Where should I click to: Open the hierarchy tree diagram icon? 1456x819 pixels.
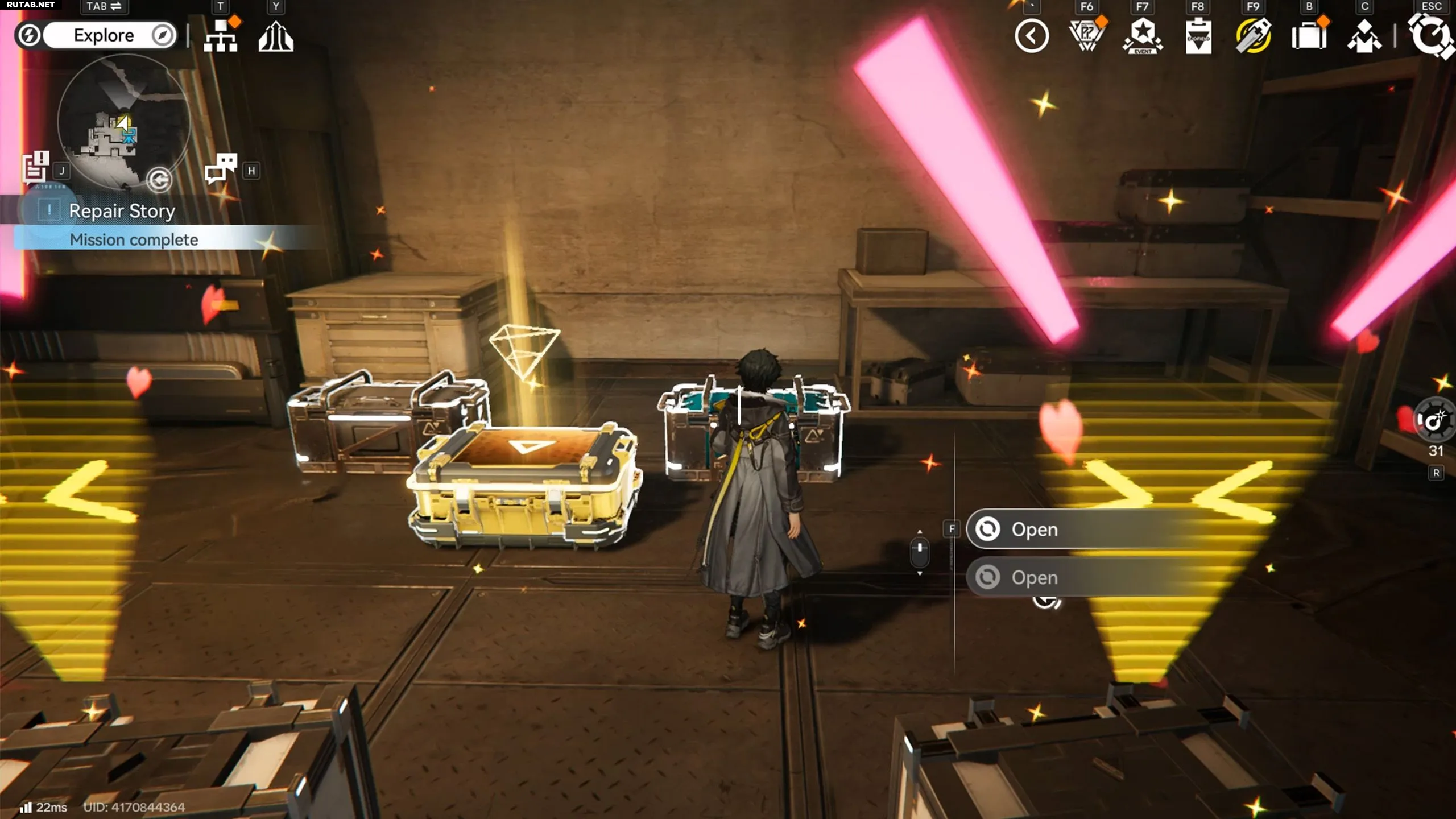(221, 36)
